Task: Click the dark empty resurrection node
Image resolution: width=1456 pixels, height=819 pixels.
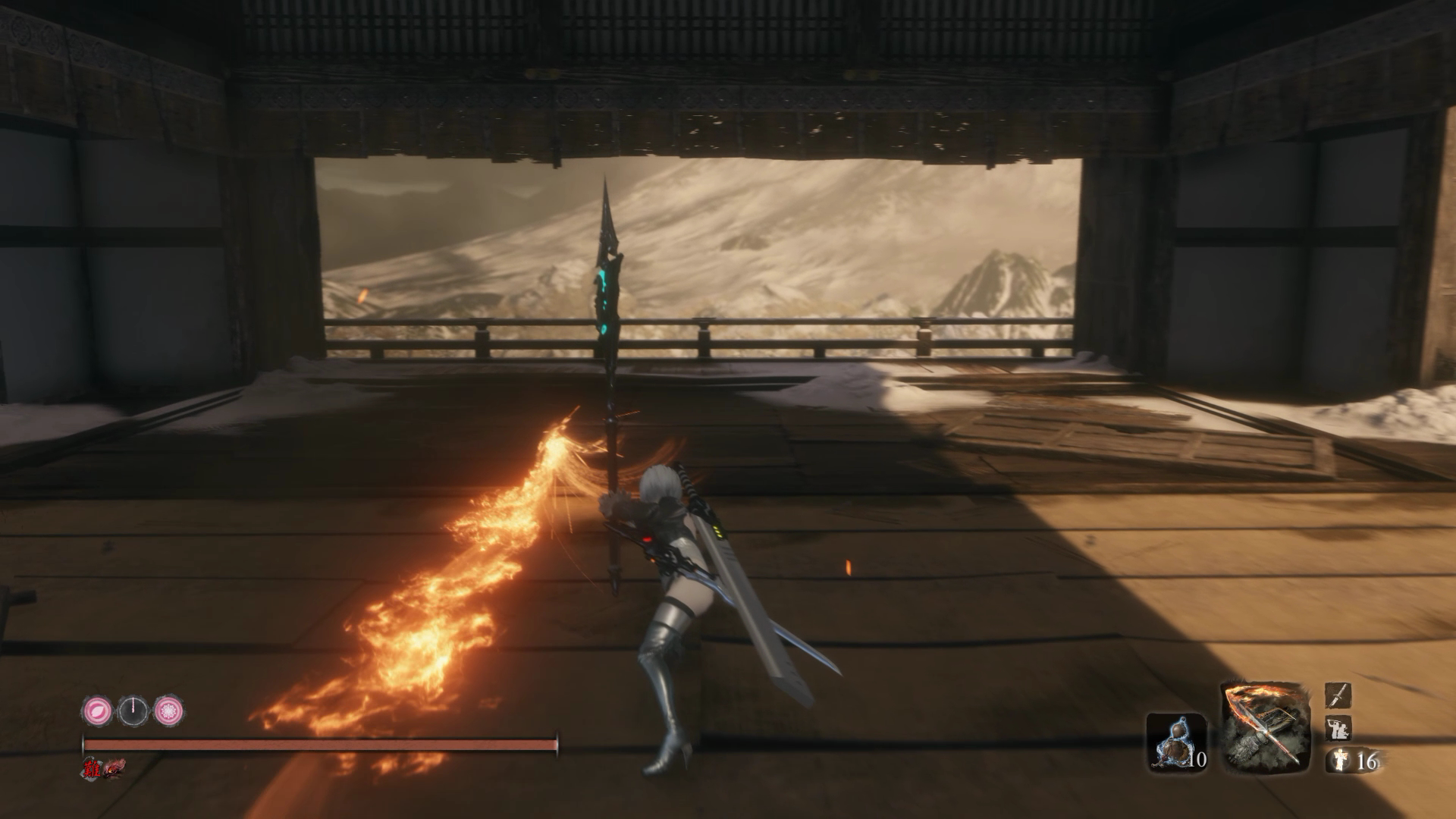Action: (133, 711)
